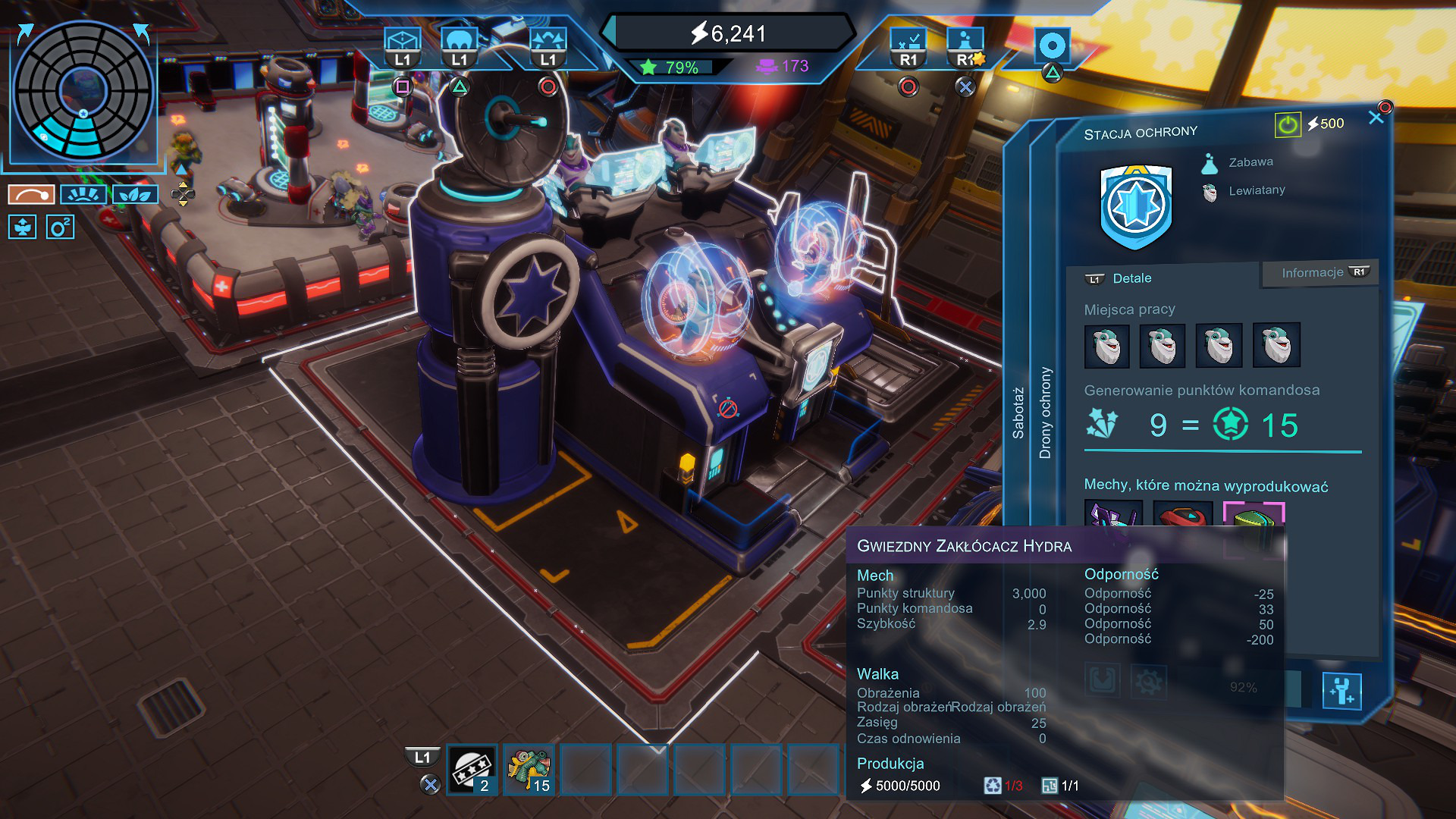Open the research flask icon
This screenshot has height=819, width=1456.
point(965,40)
